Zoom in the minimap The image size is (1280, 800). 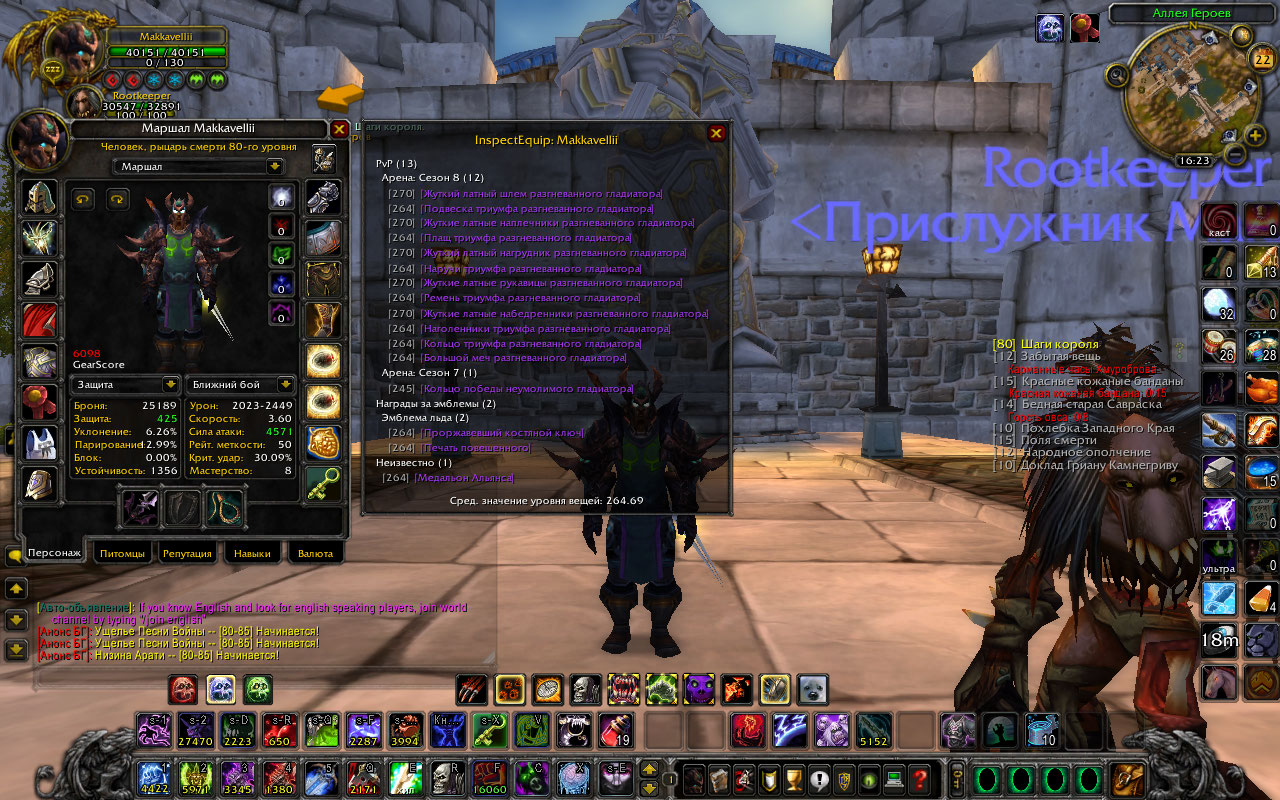1256,136
